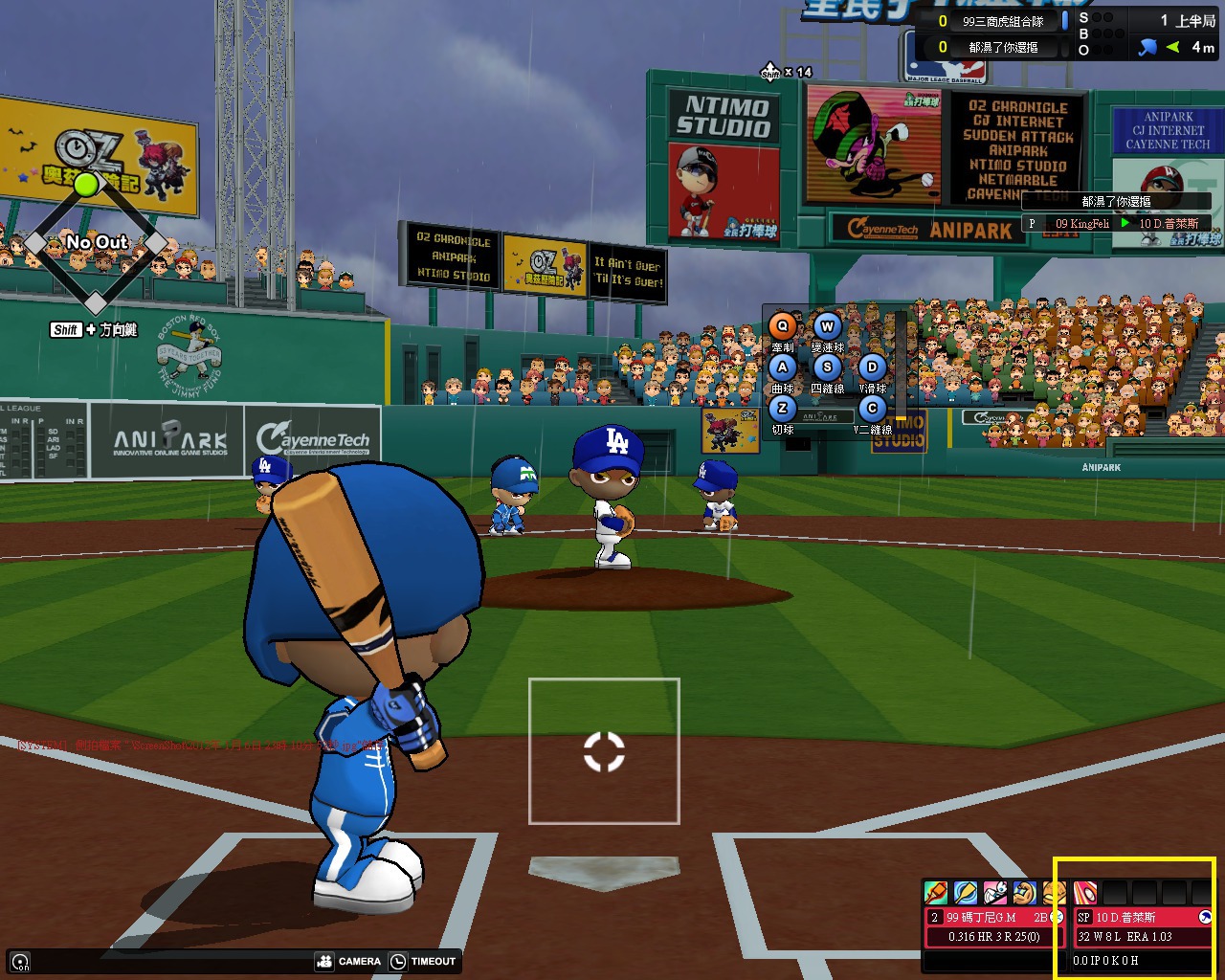Open the CAMERA view options

coord(348,961)
